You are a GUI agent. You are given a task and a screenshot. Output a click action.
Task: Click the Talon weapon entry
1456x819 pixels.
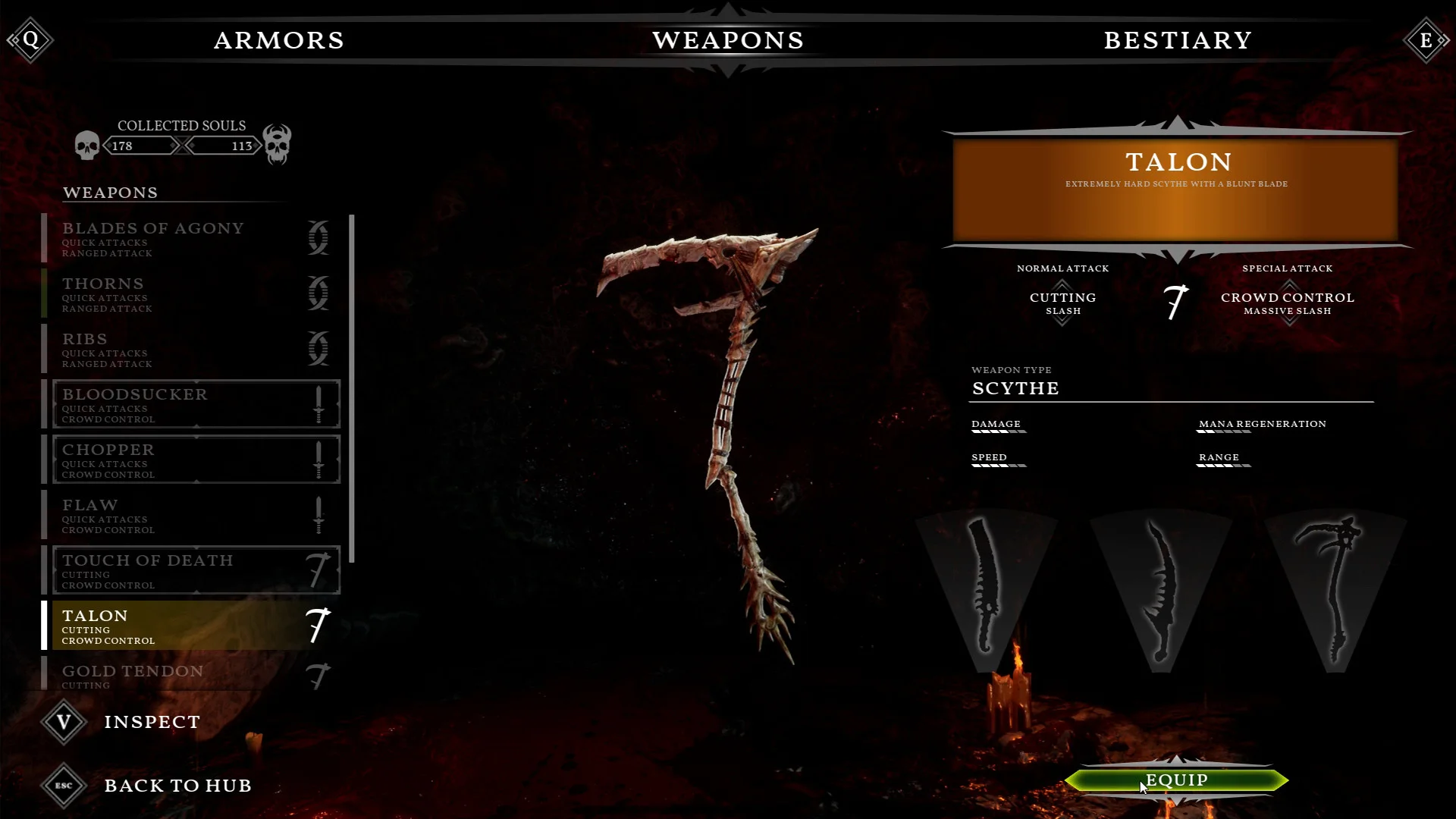(190, 626)
